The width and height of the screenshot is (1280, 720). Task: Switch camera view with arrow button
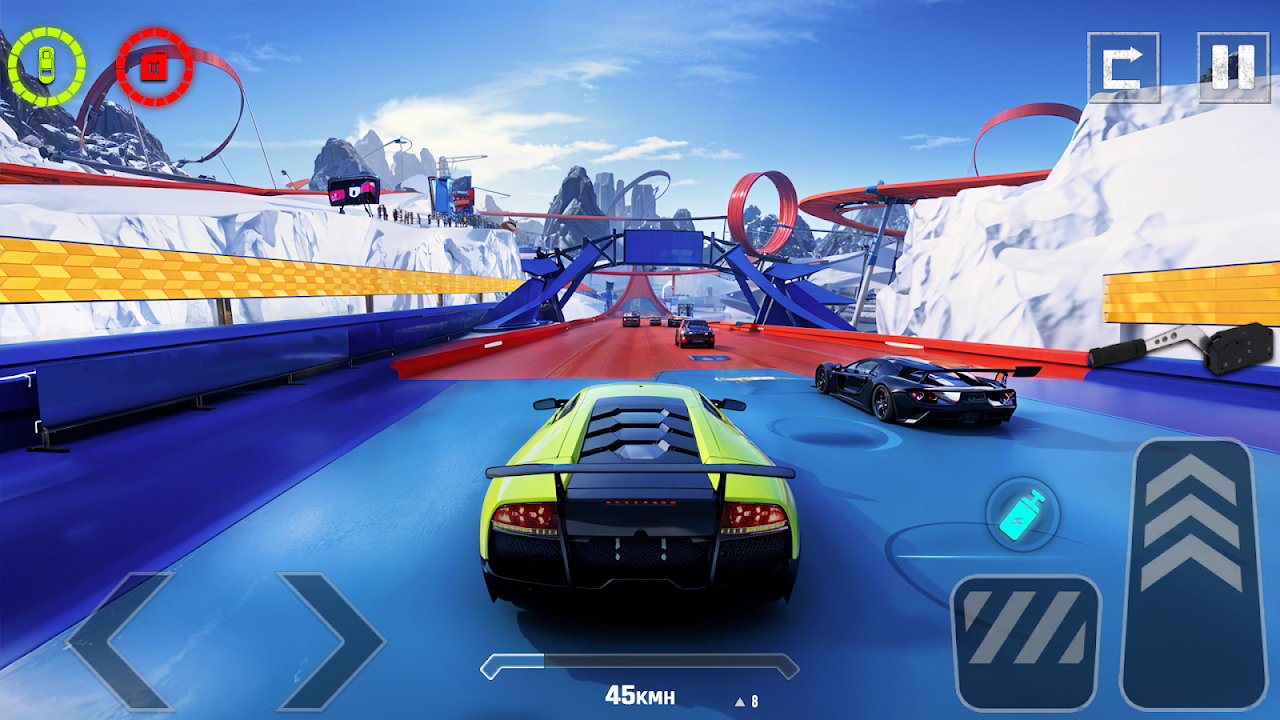[x=1123, y=68]
